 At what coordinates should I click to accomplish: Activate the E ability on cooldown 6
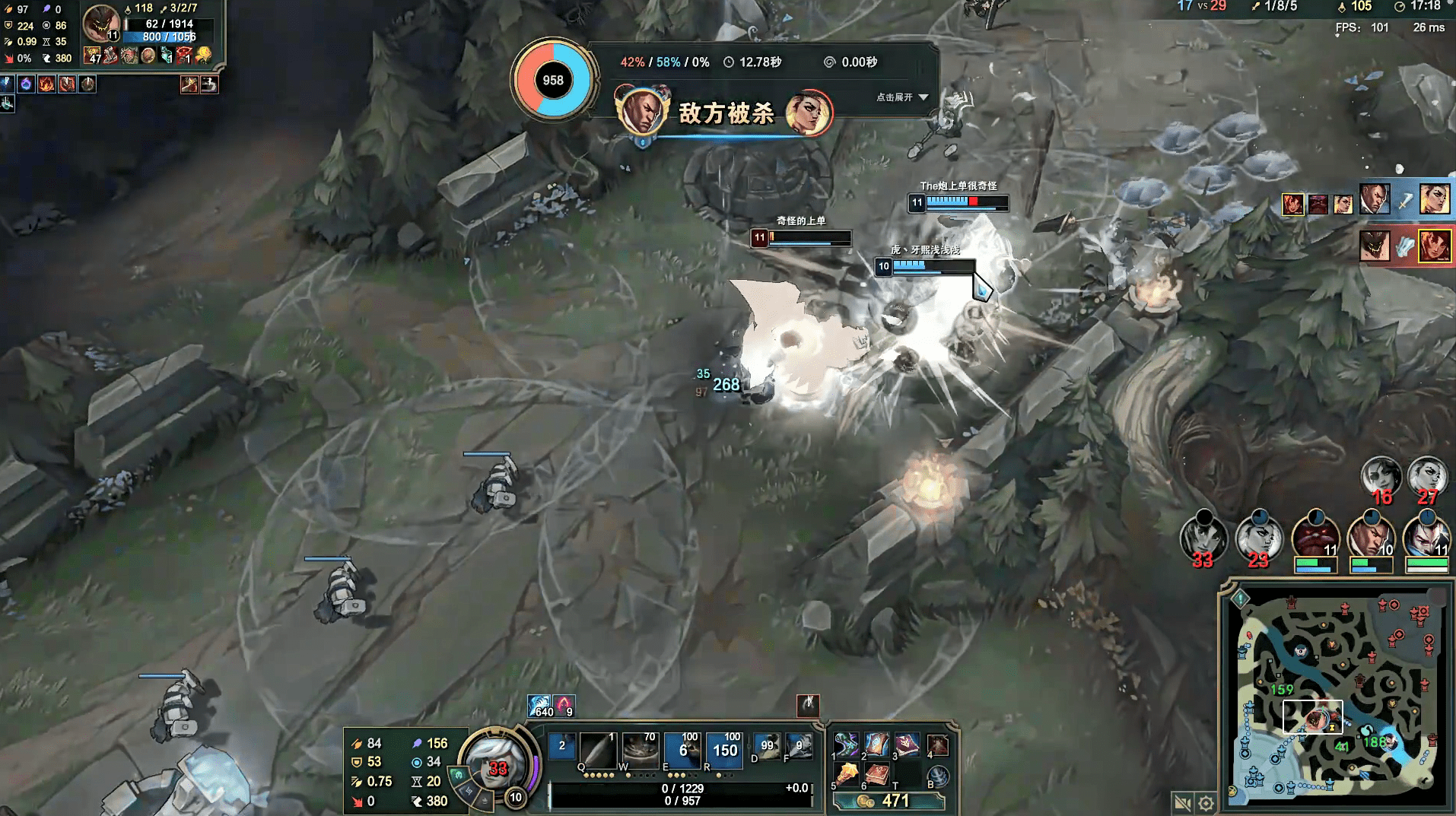pos(682,750)
